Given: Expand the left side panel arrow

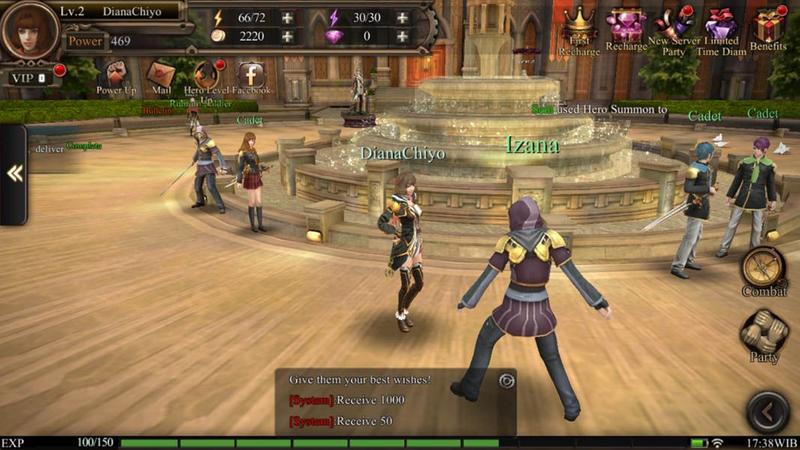Looking at the screenshot, I should [x=14, y=174].
